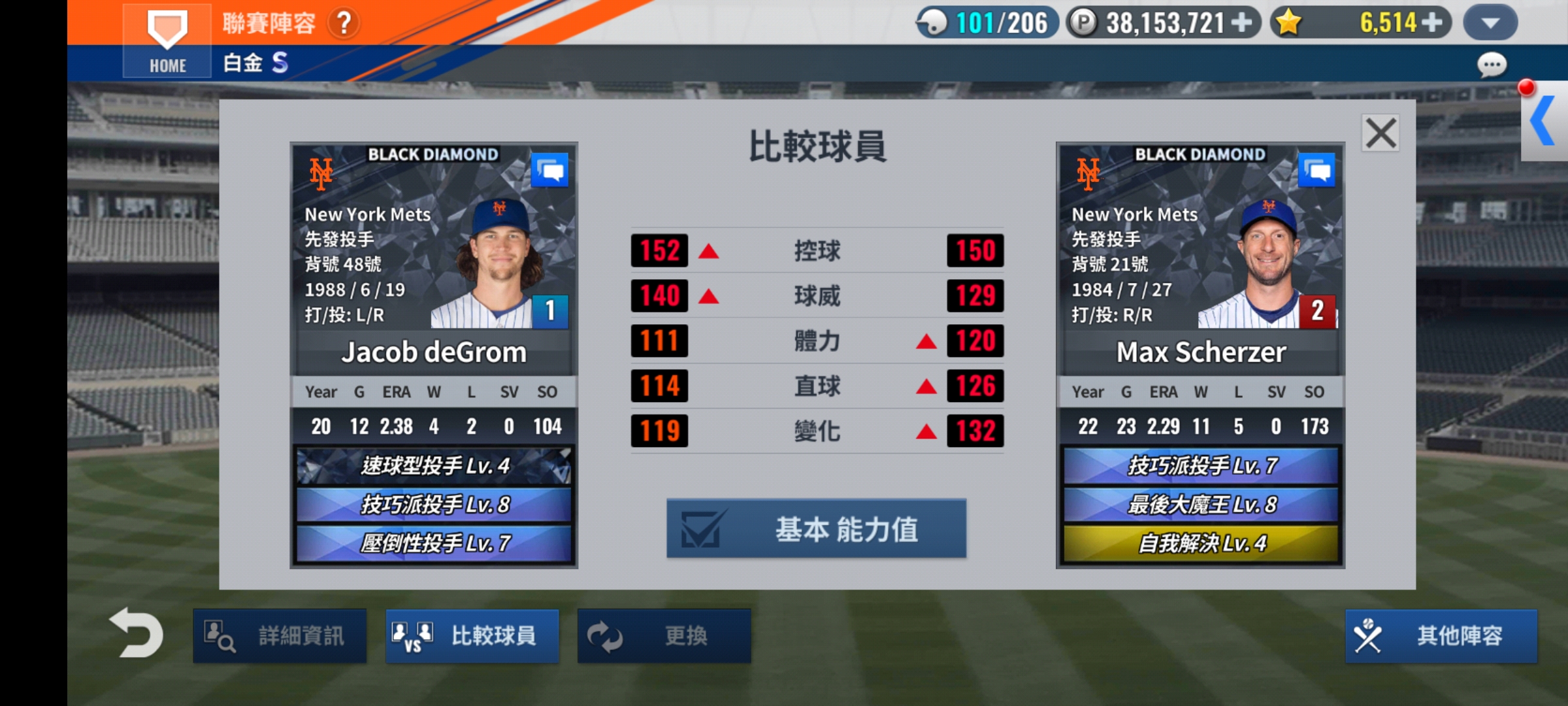Viewport: 1568px width, 706px height.
Task: Tap the baseball count icon showing 101/206
Action: coord(936,24)
